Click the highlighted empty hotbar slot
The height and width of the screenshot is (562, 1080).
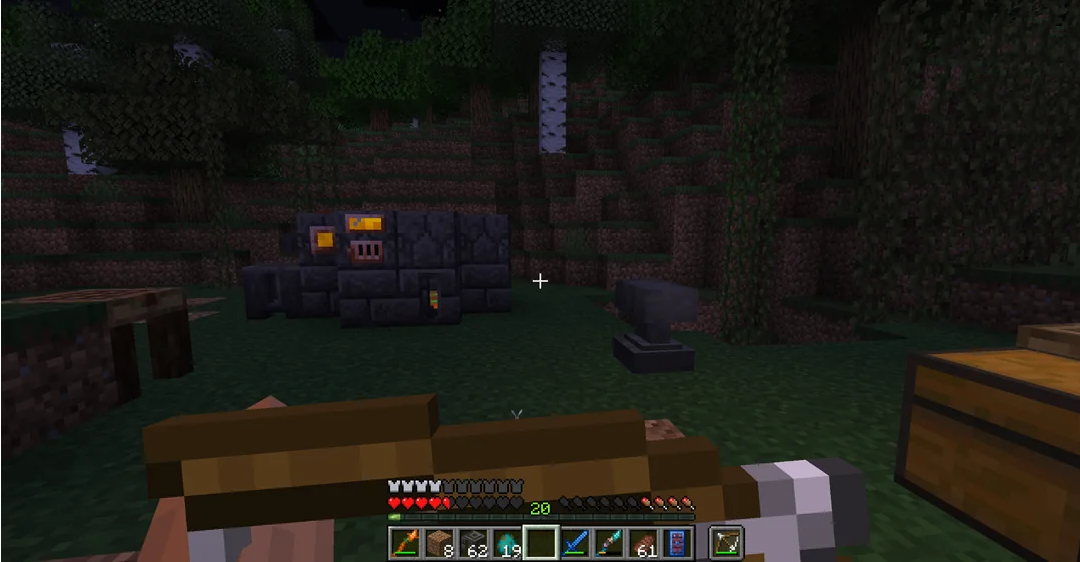pos(542,543)
